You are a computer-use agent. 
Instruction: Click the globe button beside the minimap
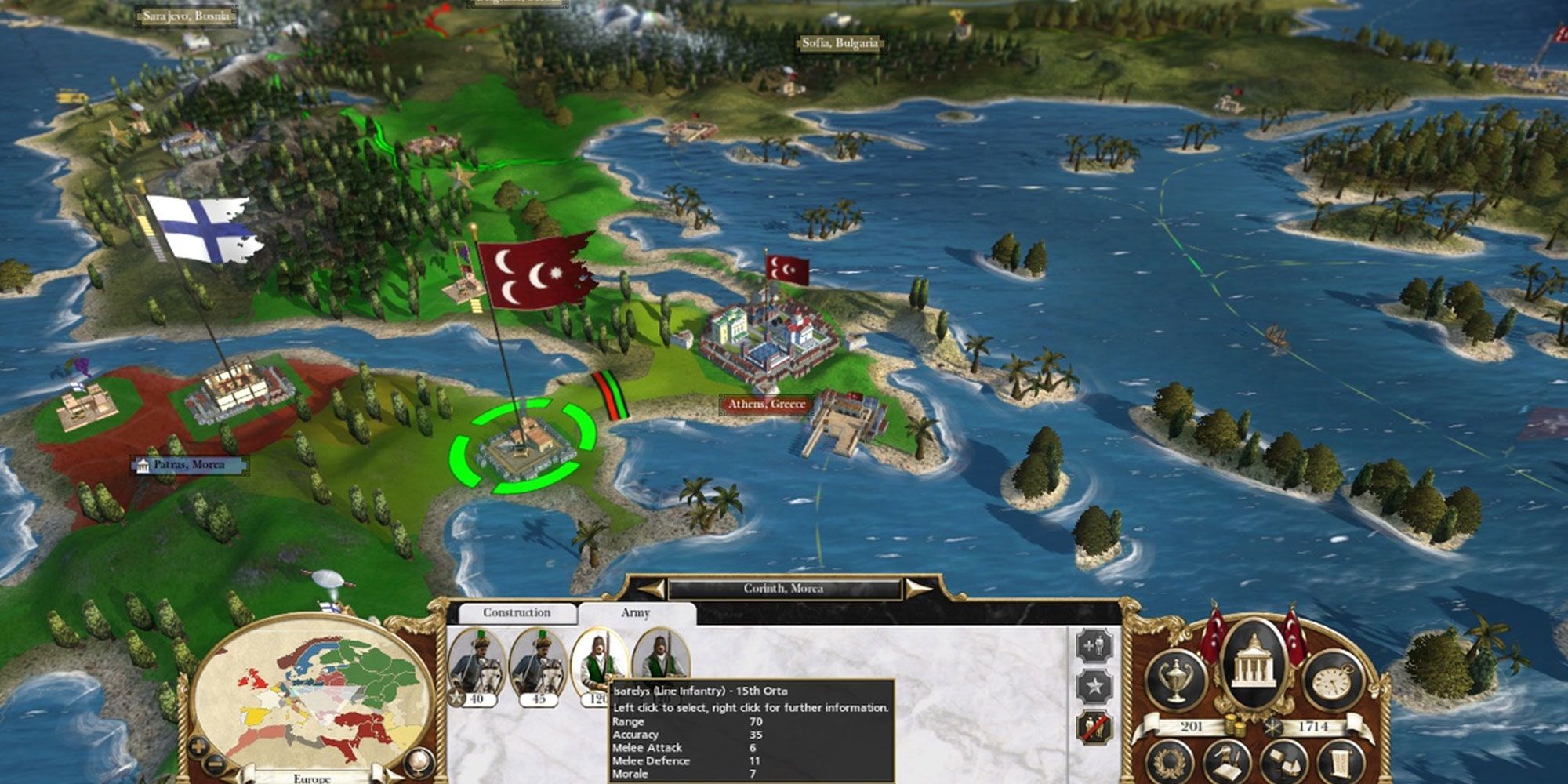[419, 760]
